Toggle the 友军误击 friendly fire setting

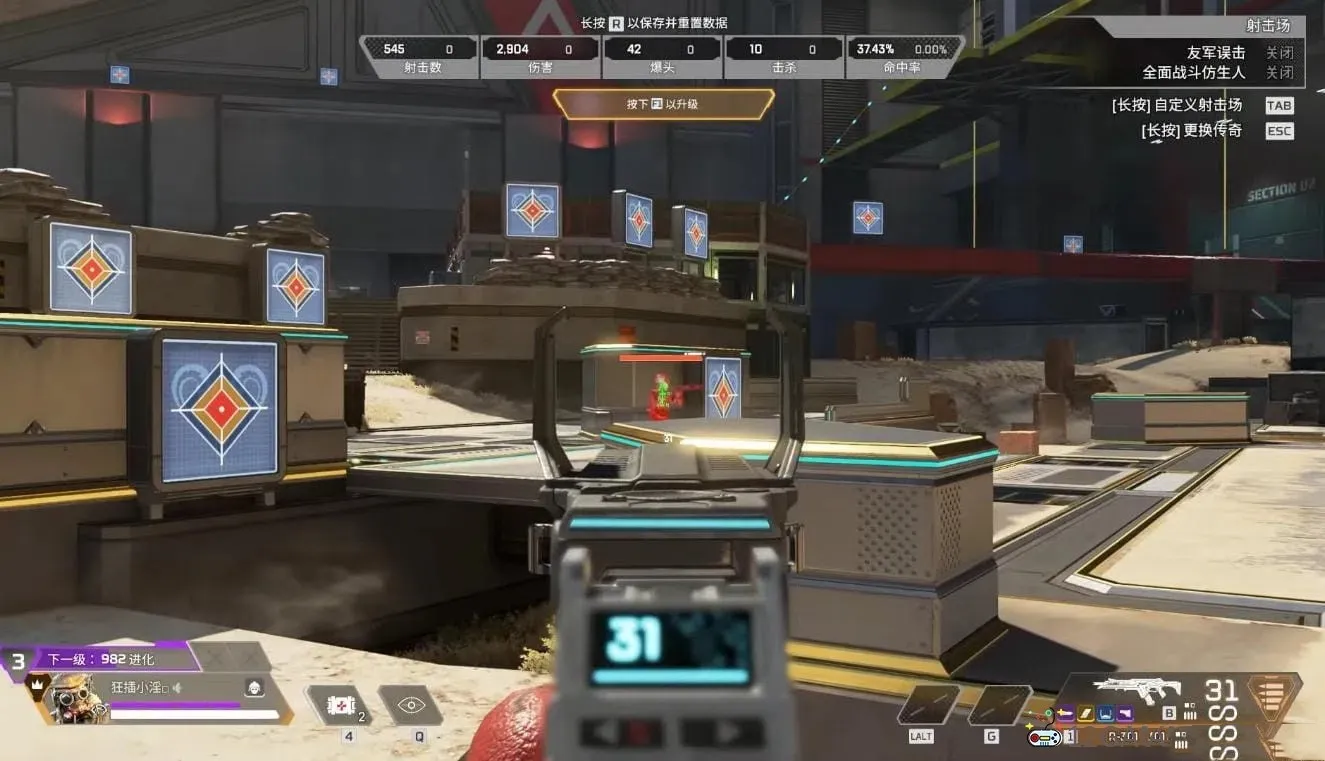(1279, 53)
